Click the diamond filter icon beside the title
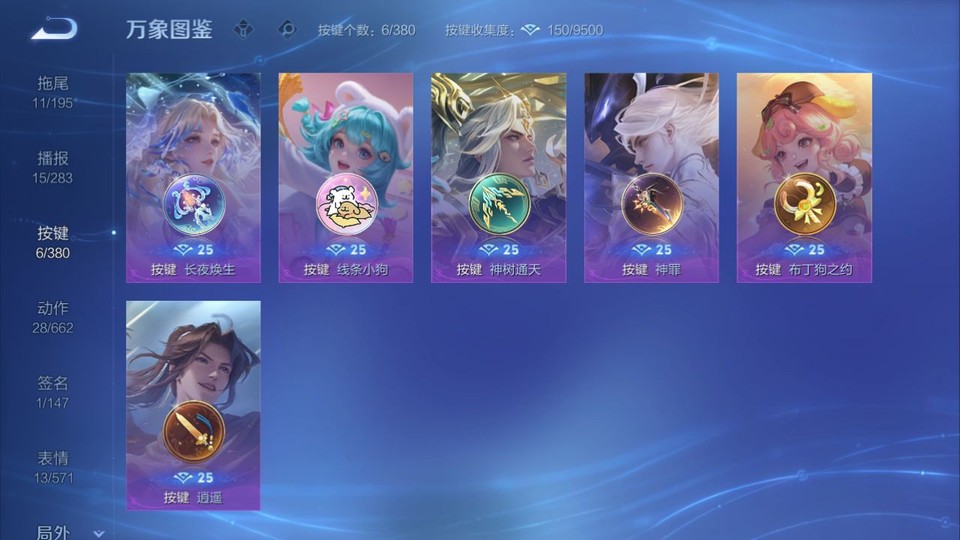Viewport: 960px width, 540px height. (x=243, y=29)
